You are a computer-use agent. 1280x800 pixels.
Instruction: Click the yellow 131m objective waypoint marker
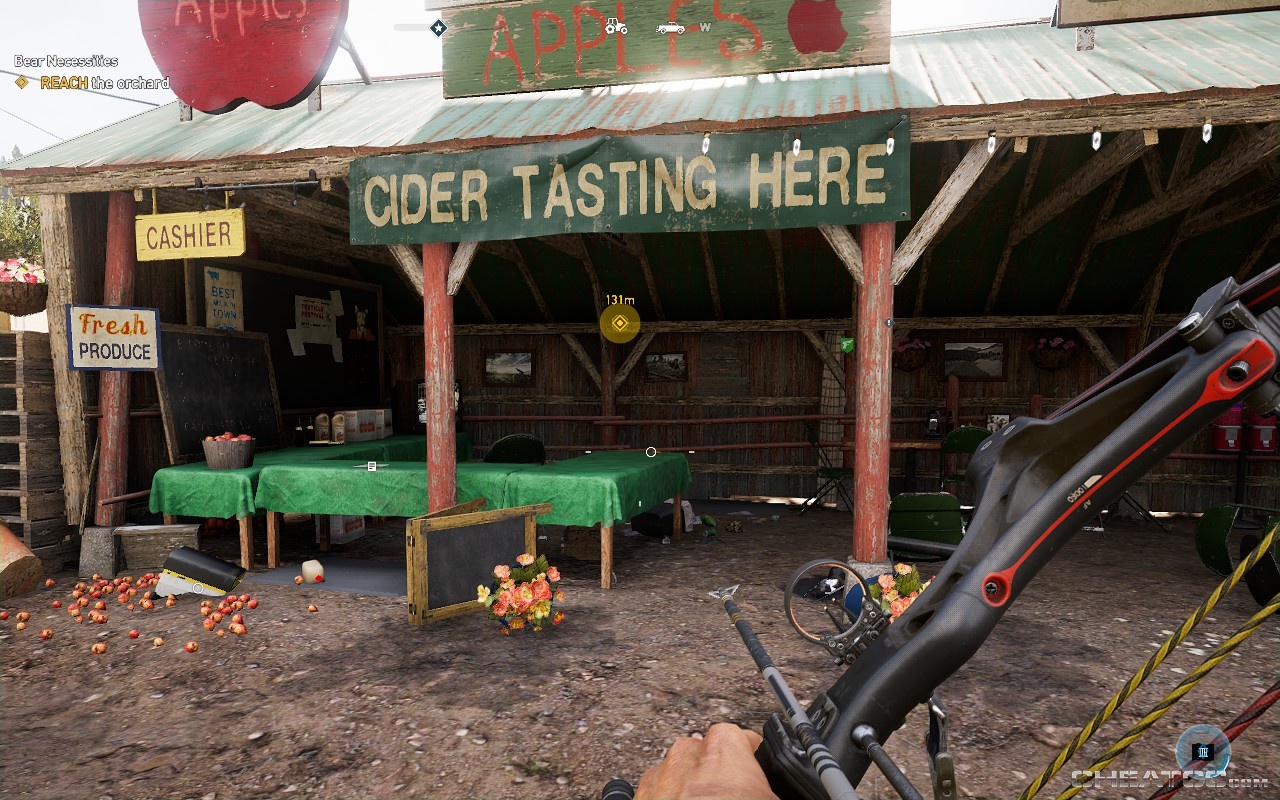(618, 322)
